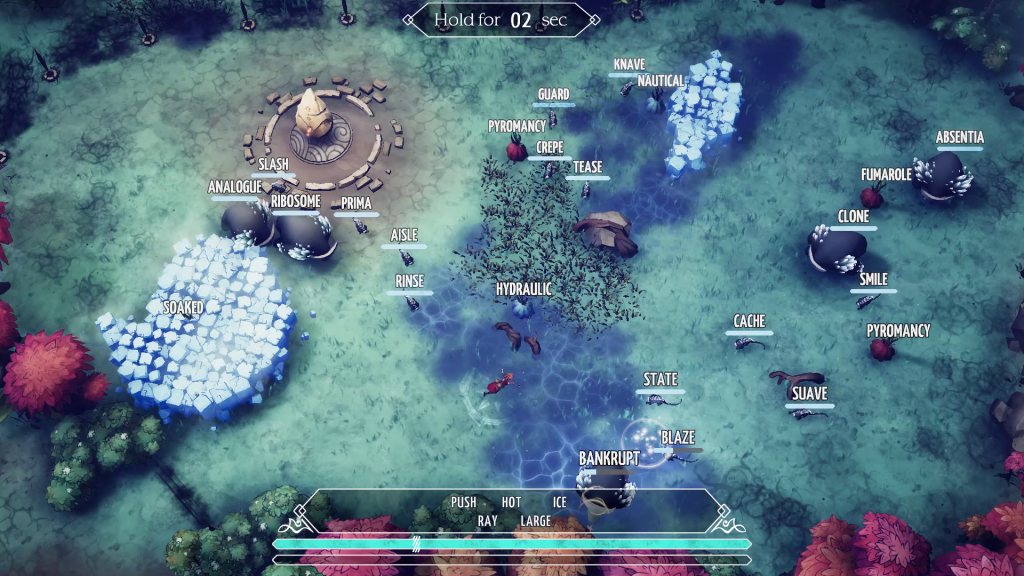
Task: Activate the ICE spell modifier
Action: (x=559, y=502)
